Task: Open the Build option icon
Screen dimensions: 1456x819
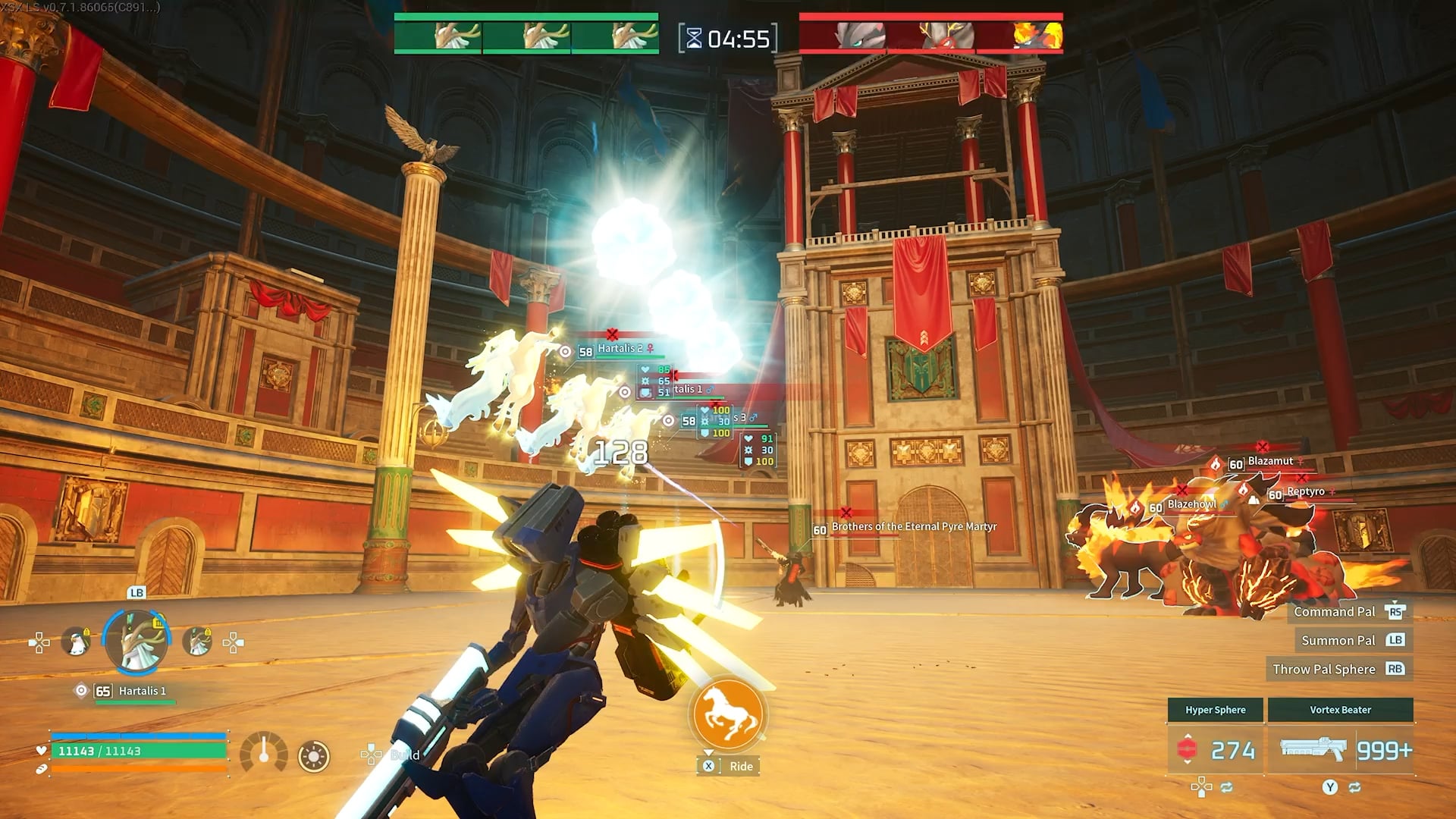Action: point(372,754)
